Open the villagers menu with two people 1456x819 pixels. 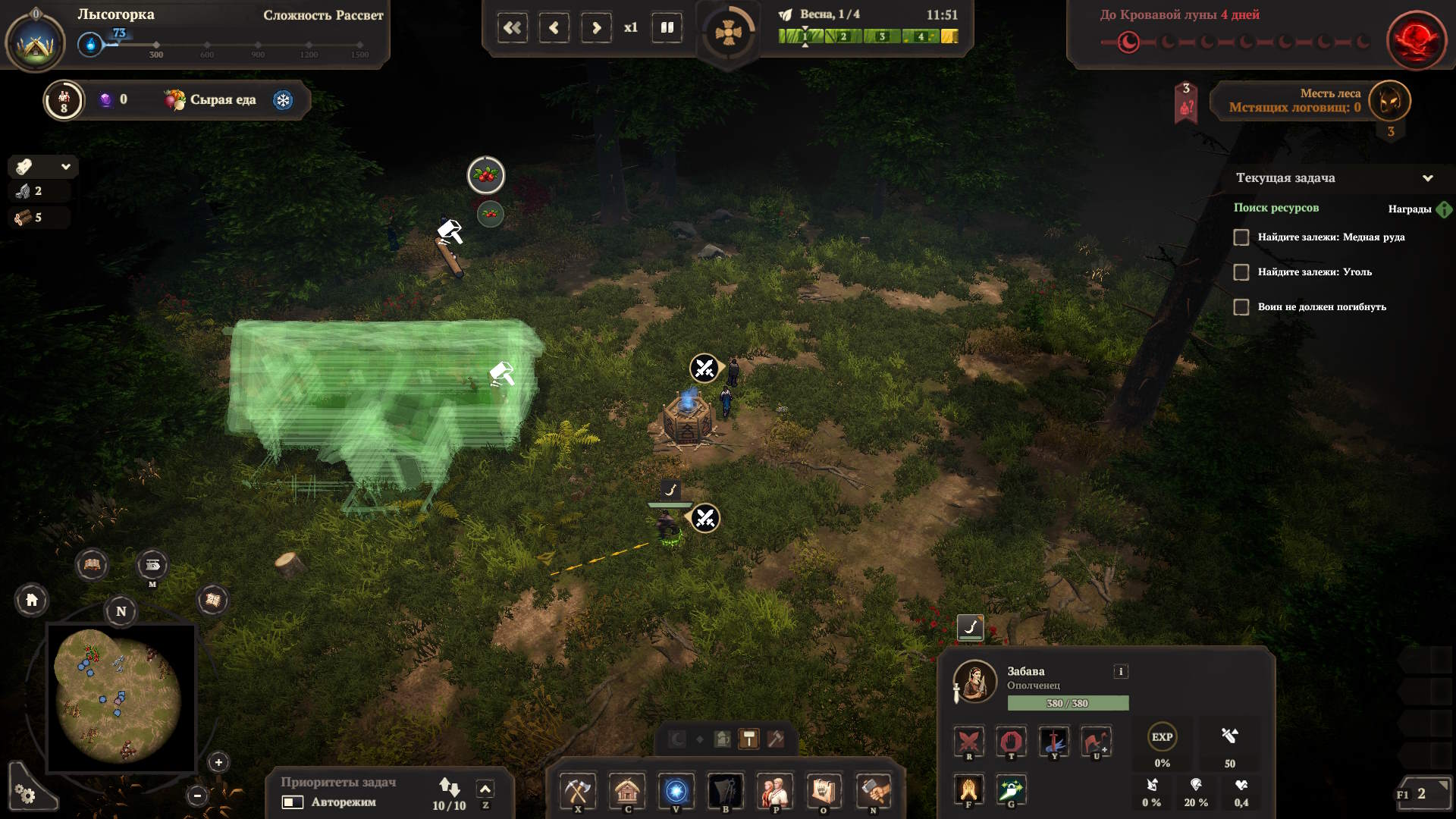[774, 791]
